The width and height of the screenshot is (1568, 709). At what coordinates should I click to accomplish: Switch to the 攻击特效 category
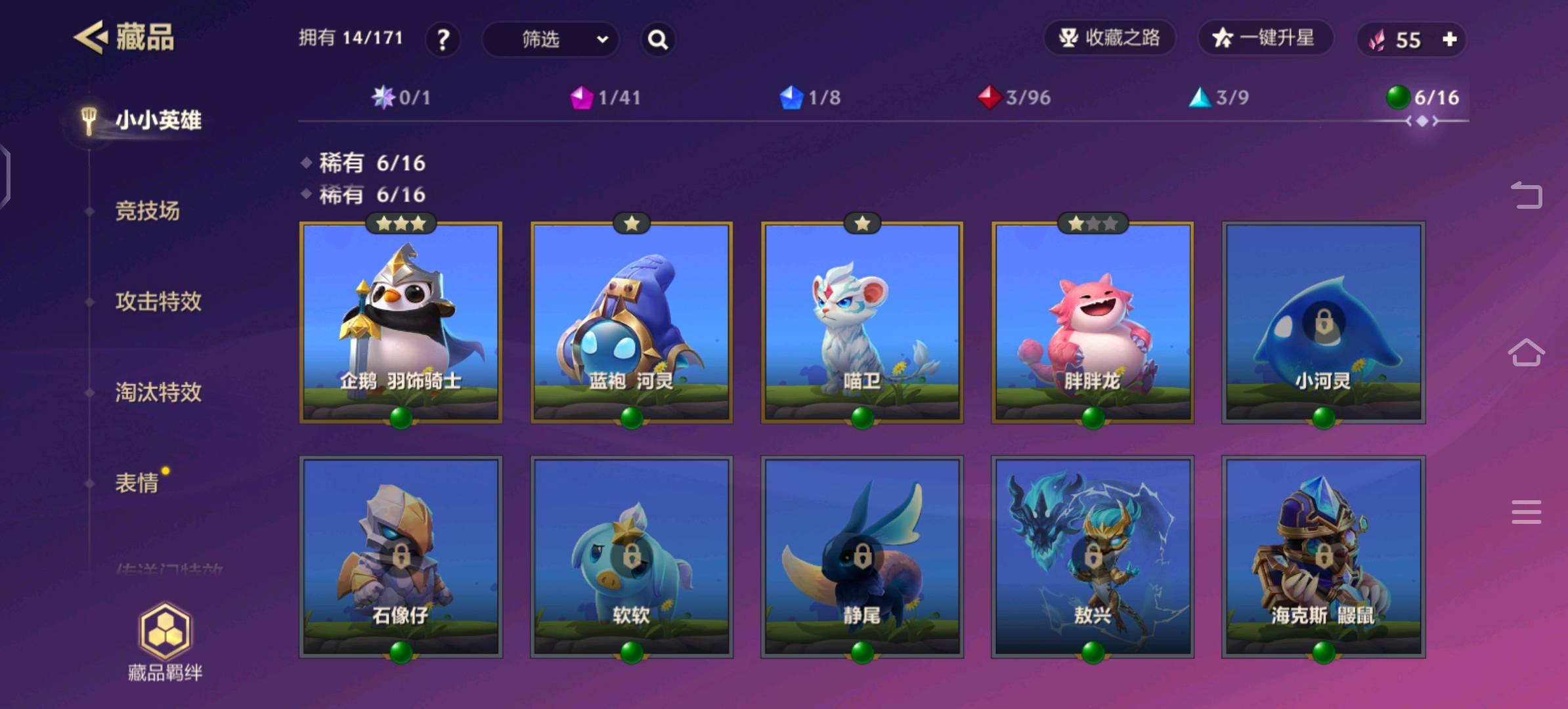tap(158, 301)
